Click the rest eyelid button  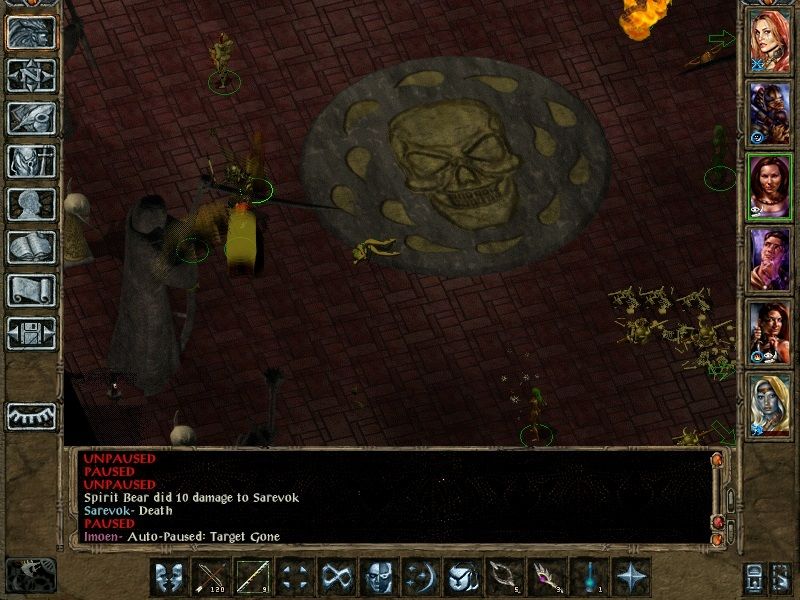pos(31,414)
